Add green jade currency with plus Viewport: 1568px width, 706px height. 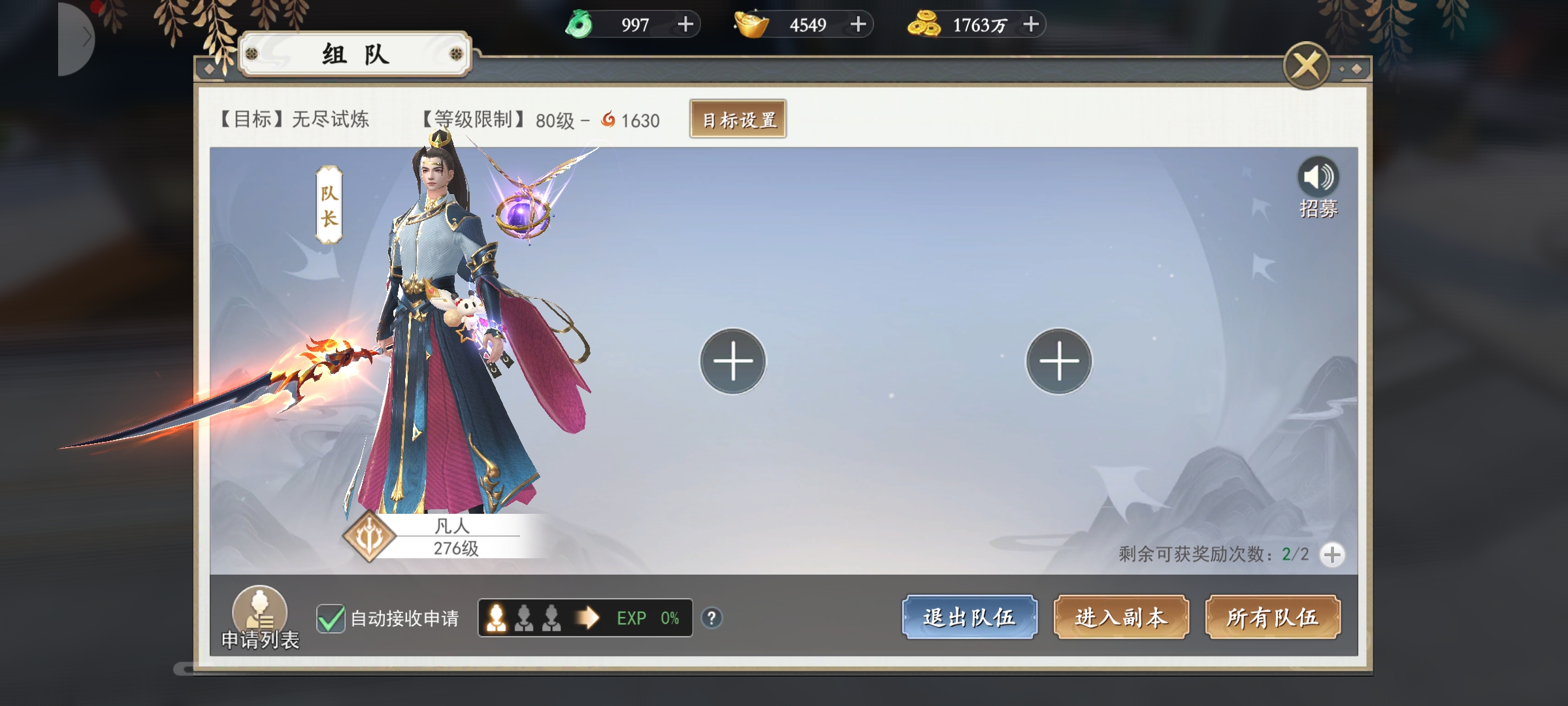click(x=685, y=25)
